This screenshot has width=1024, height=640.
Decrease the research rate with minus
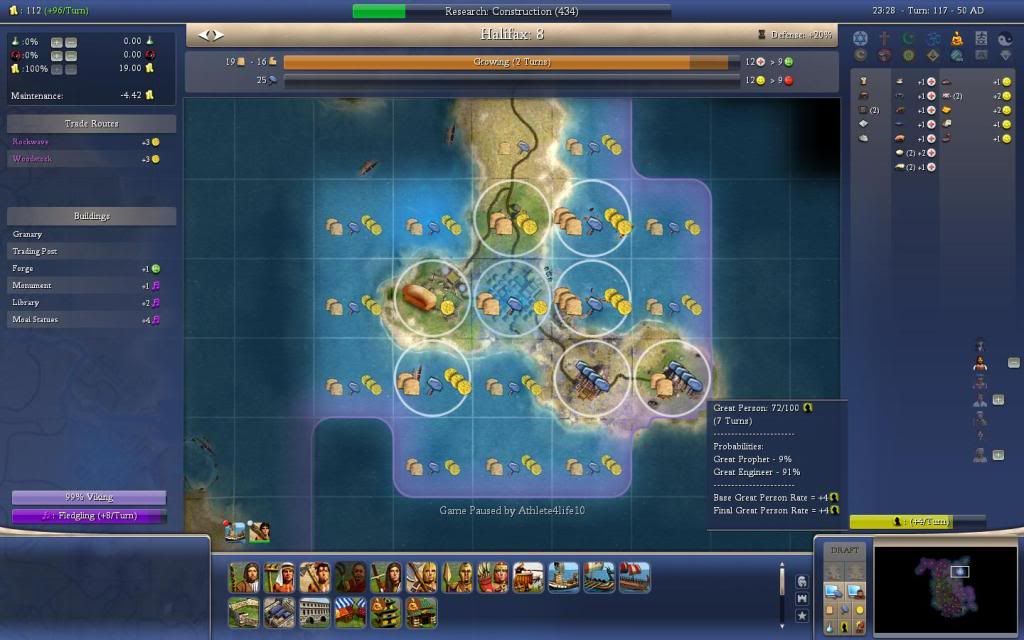coord(70,42)
